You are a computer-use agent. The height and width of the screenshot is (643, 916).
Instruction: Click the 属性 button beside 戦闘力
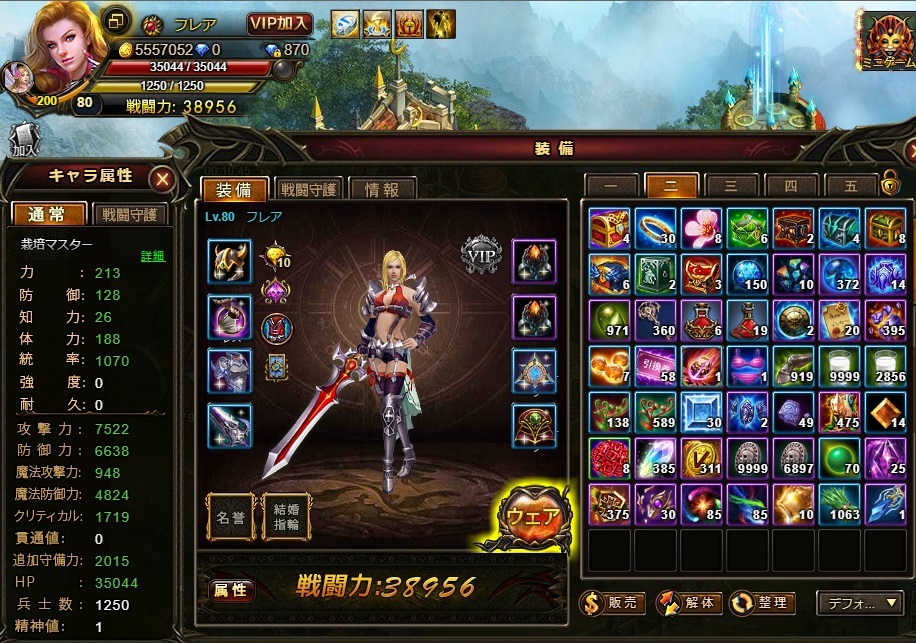click(230, 590)
